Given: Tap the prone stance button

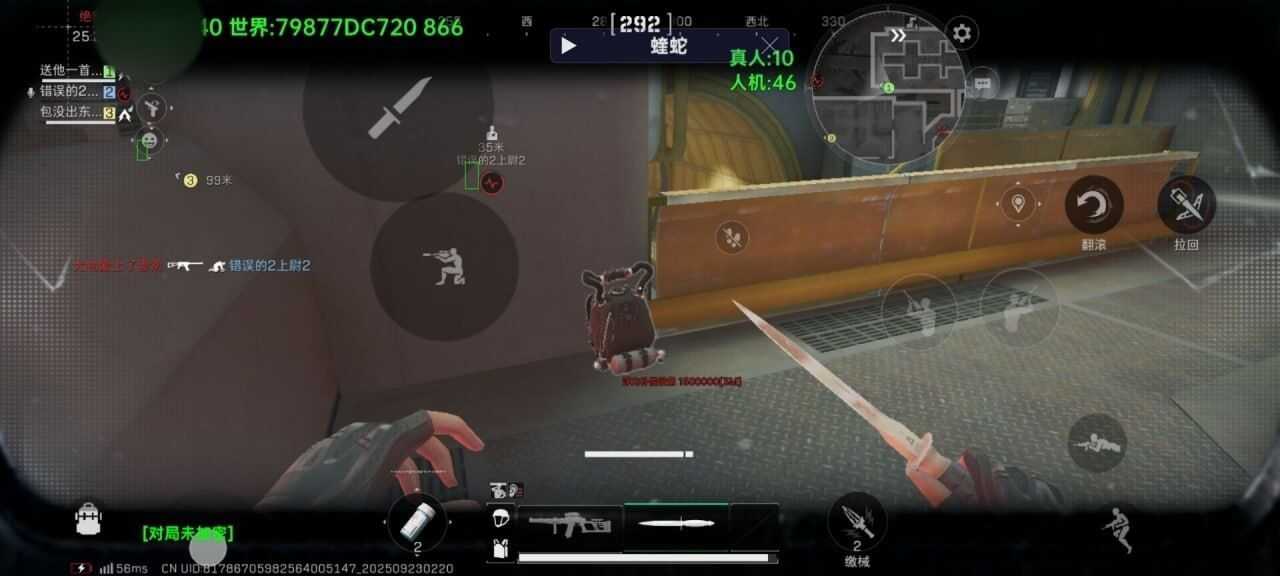Looking at the screenshot, I should pos(1097,442).
